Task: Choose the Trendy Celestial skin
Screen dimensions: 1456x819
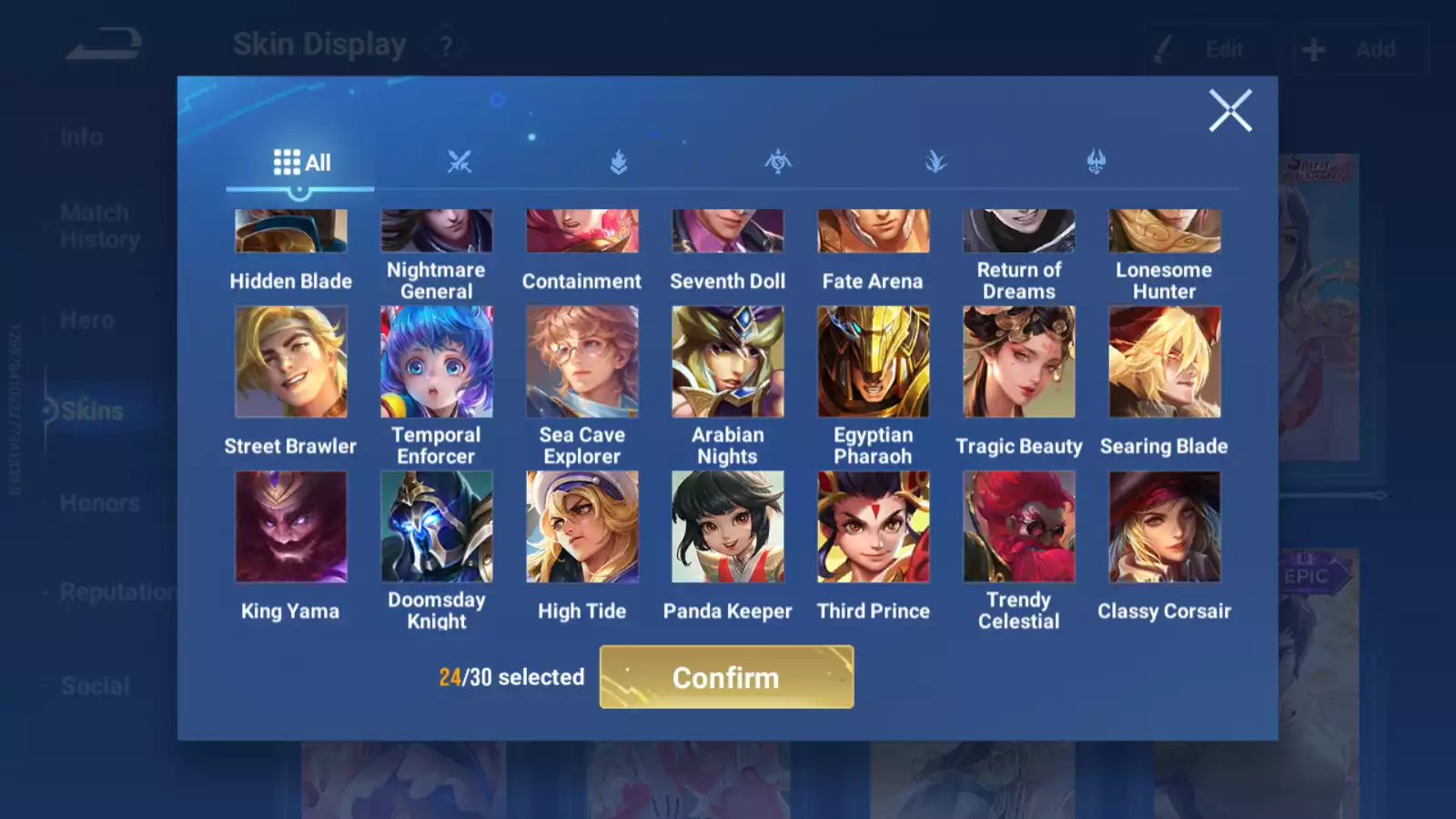Action: point(1019,527)
